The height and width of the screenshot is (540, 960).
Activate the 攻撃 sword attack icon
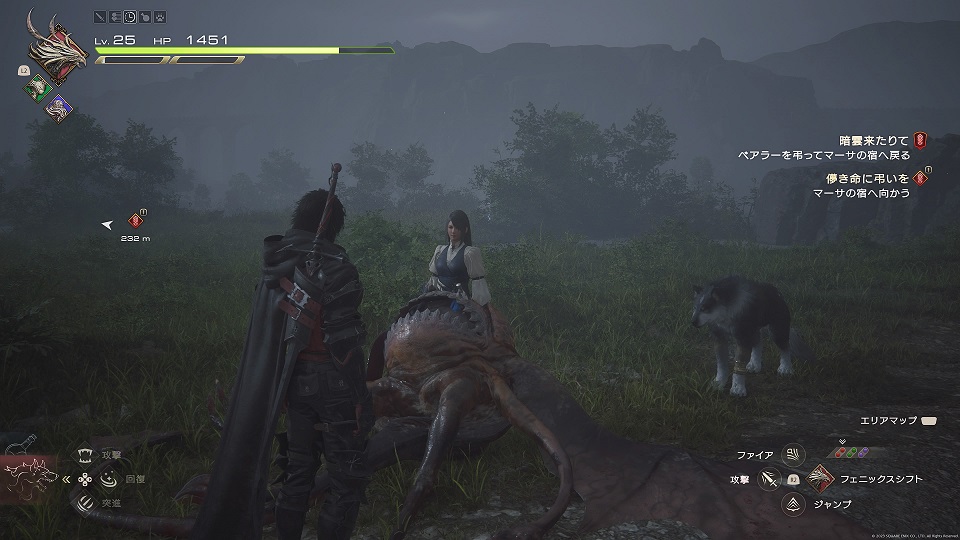[x=768, y=480]
